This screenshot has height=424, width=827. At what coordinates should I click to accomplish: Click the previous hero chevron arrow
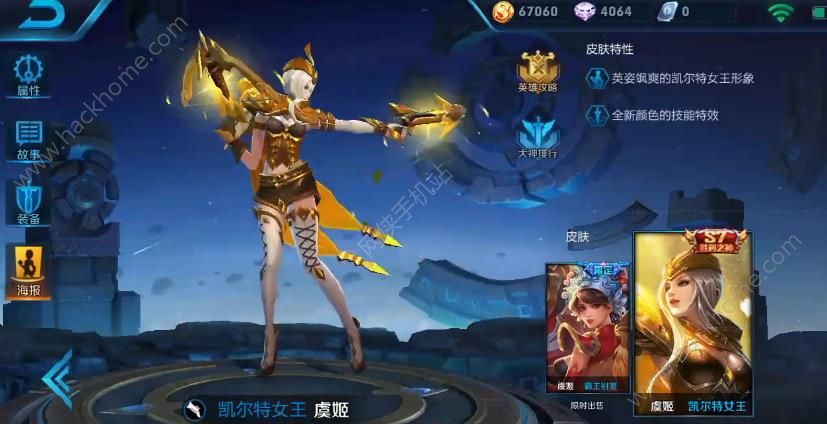56,380
